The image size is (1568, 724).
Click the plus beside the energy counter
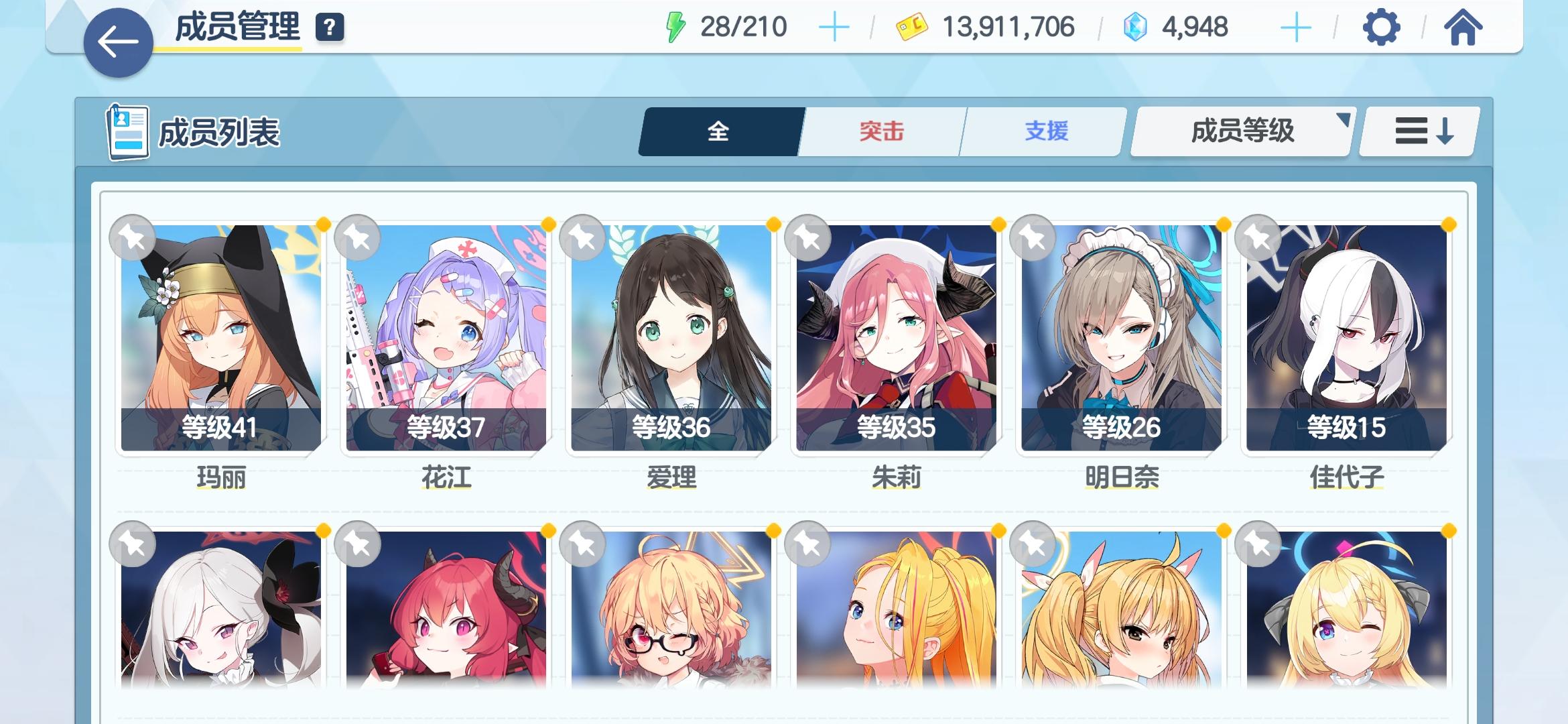coord(833,27)
